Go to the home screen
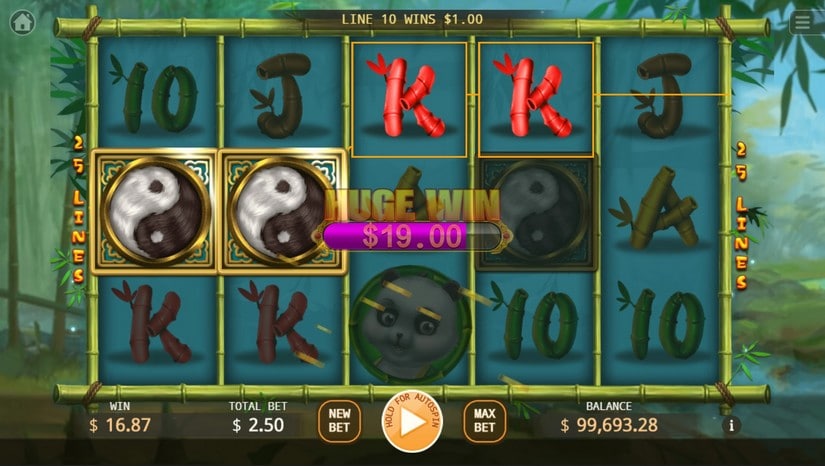 click(x=22, y=23)
